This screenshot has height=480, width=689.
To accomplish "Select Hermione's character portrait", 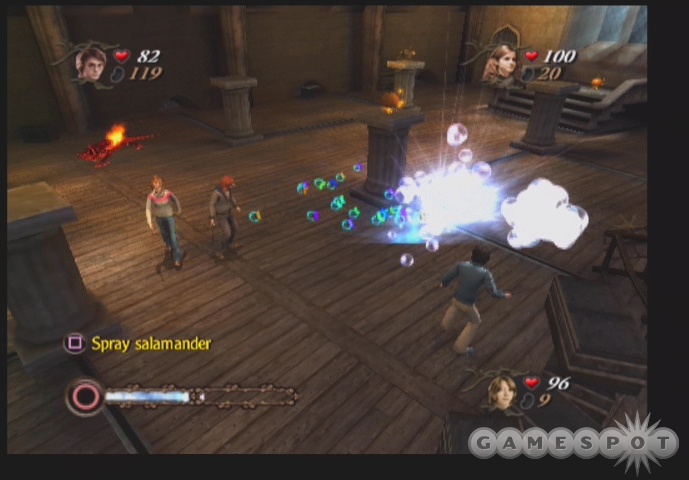I will 499,64.
